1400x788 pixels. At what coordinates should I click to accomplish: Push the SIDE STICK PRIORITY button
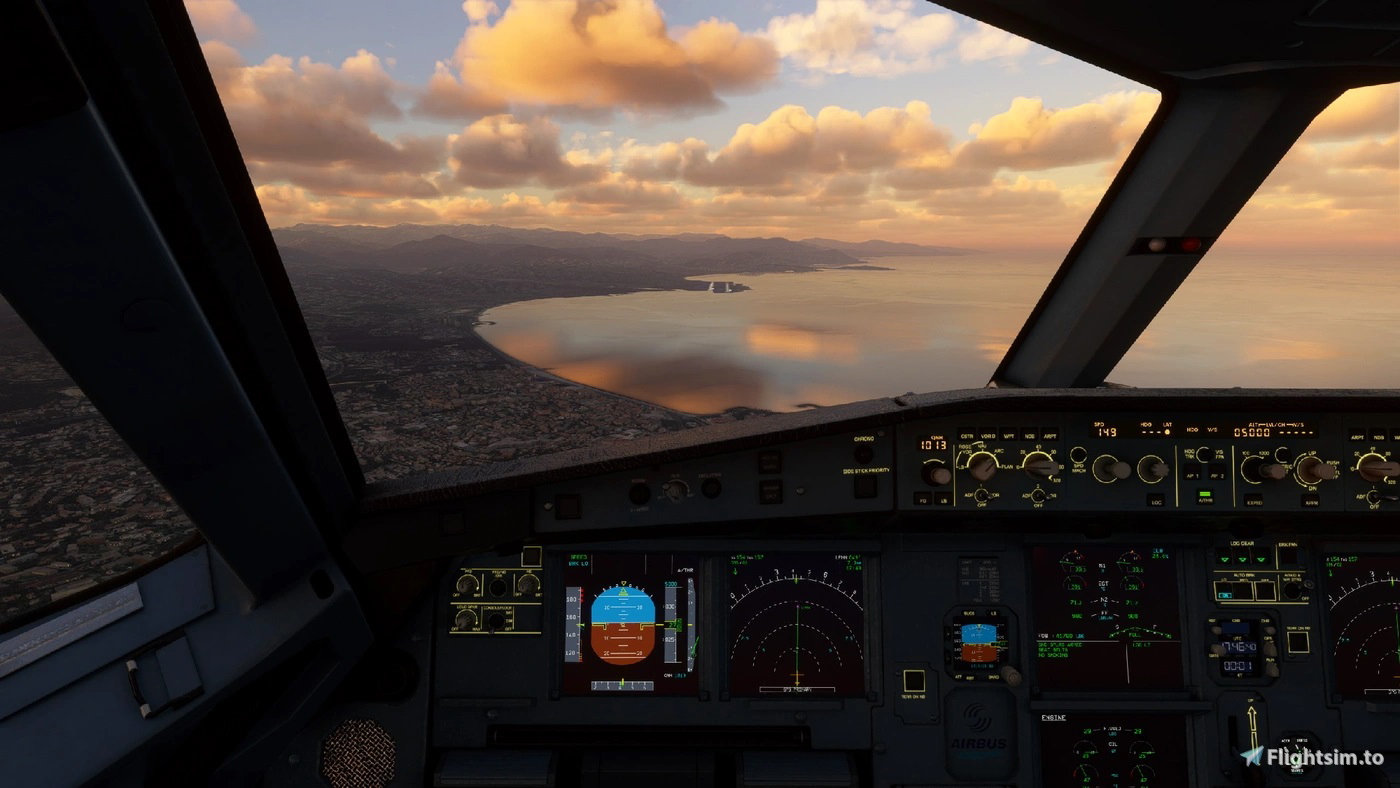click(865, 485)
